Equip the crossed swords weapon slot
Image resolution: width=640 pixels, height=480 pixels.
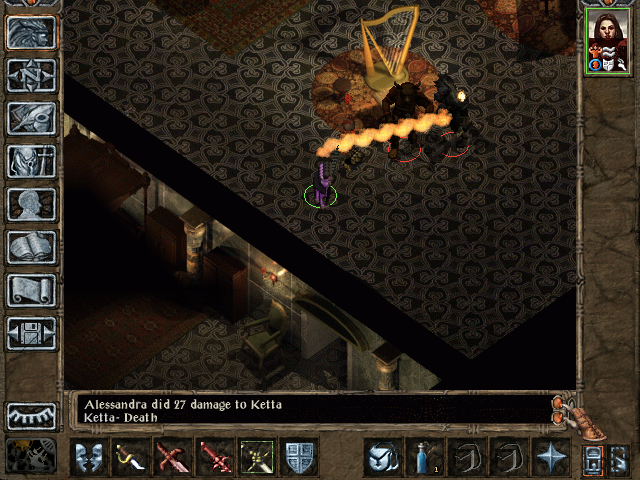(173, 457)
